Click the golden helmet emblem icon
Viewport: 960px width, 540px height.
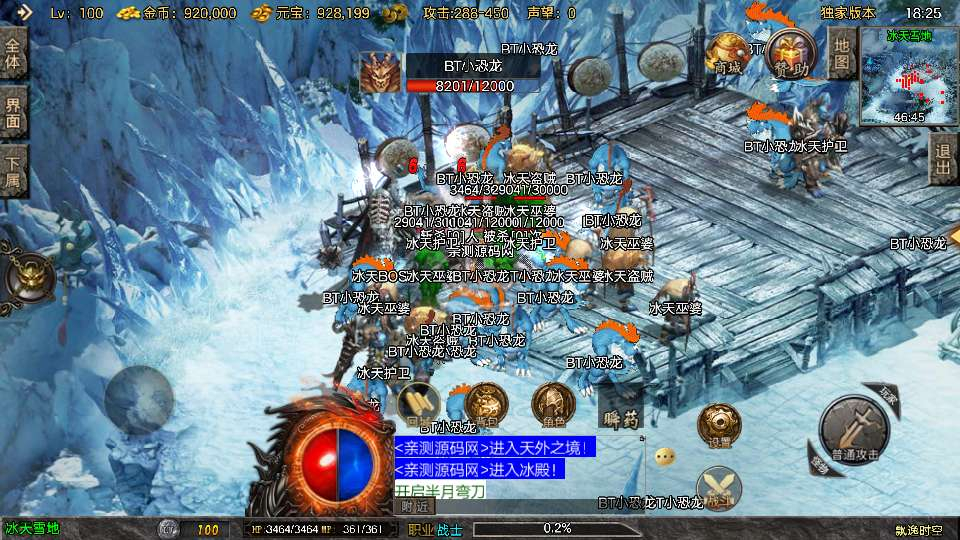click(x=30, y=279)
